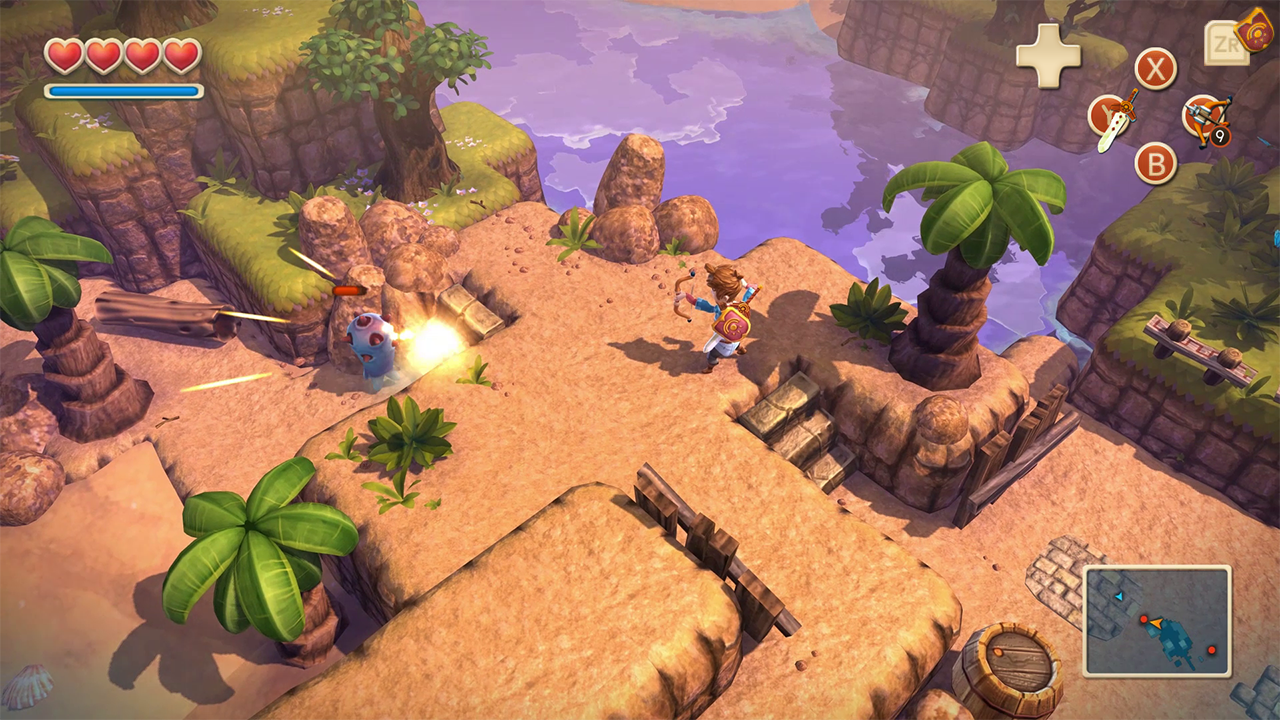Select the arrow ammo count badge showing 9

click(x=1219, y=136)
